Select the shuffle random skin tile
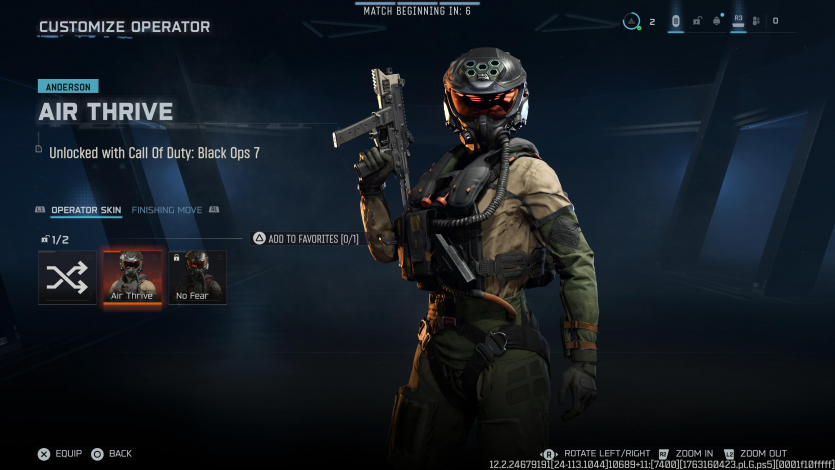 [67, 277]
